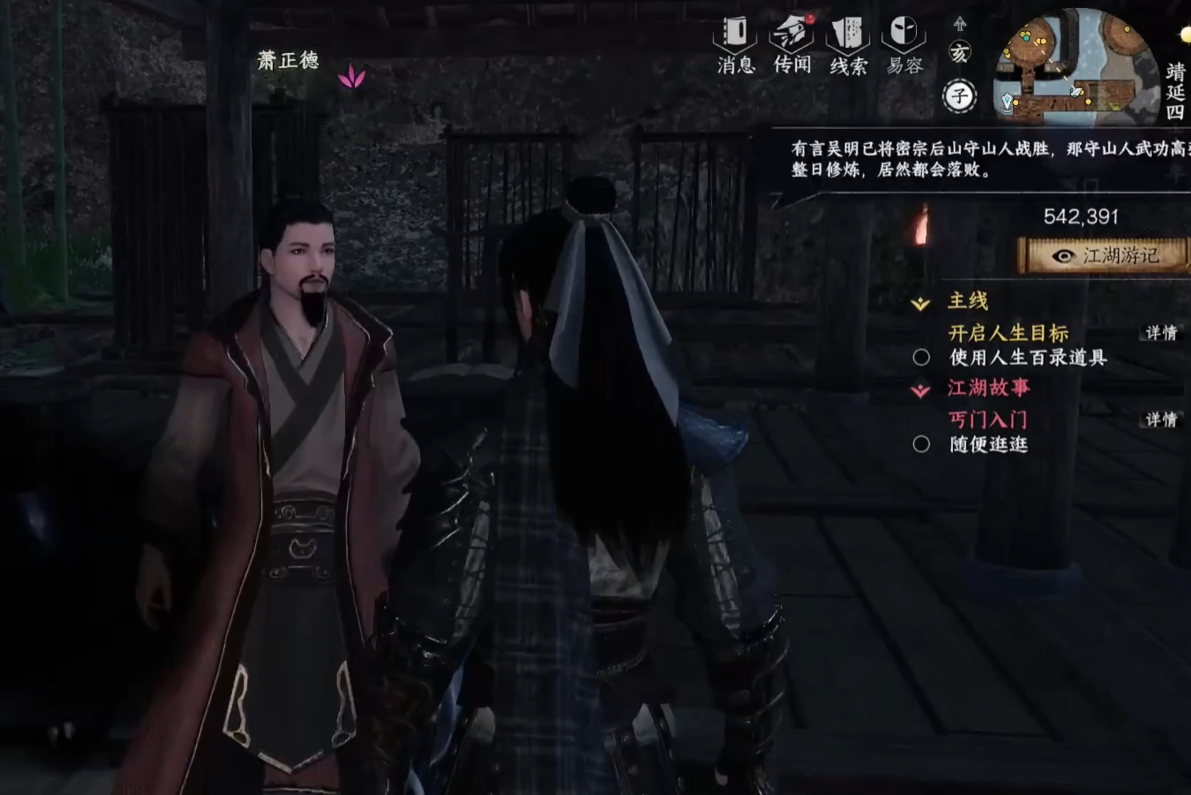Collapse the 江湖故事 story section
1191x795 pixels.
pos(921,389)
